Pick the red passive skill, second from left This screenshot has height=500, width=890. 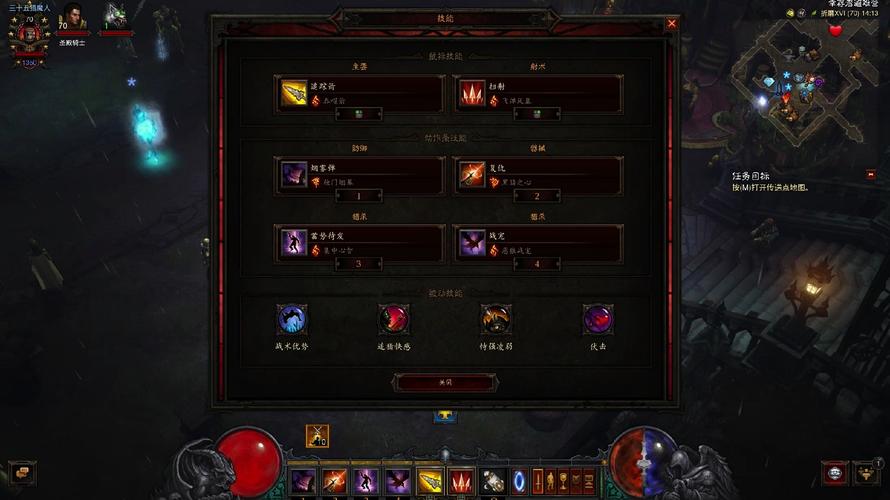pyautogui.click(x=393, y=320)
